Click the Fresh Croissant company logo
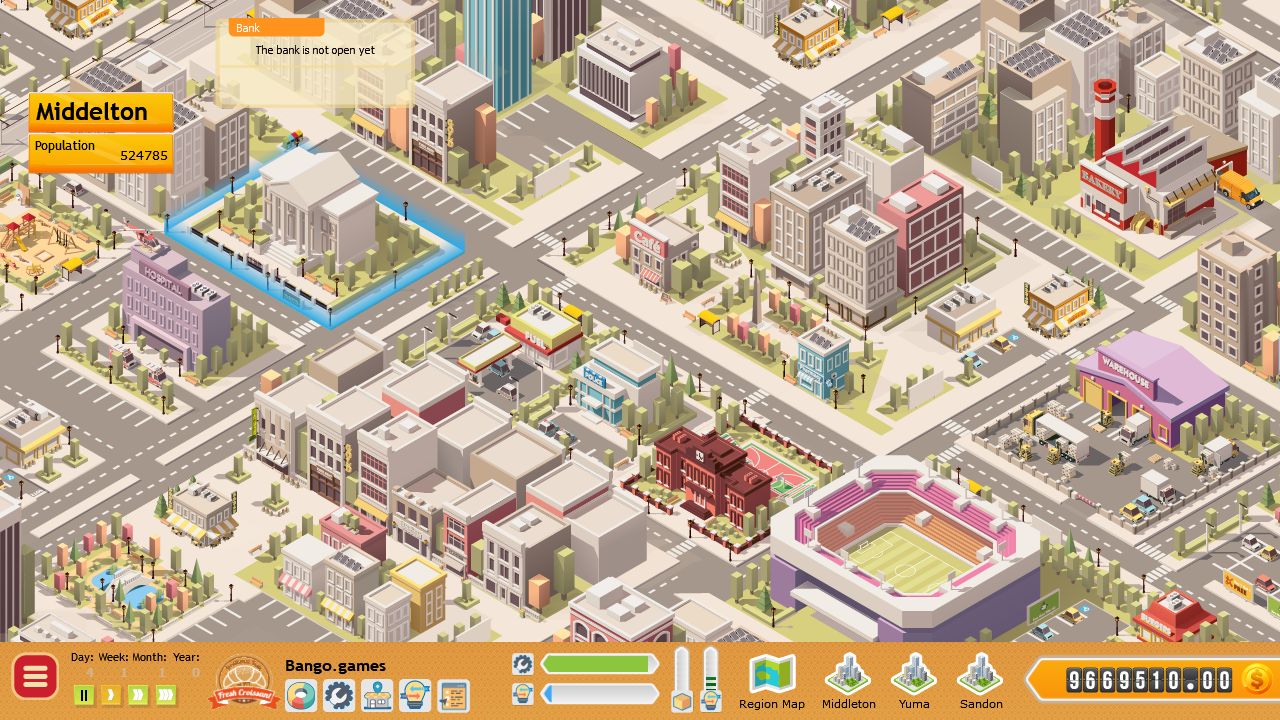 (x=243, y=682)
